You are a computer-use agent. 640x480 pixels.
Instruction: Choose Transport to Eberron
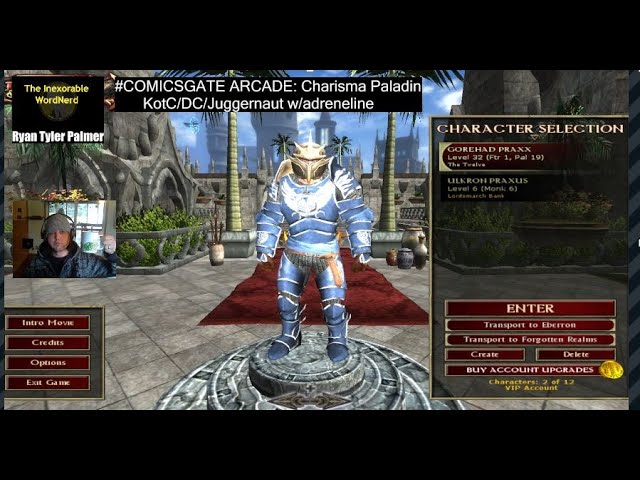pyautogui.click(x=530, y=325)
